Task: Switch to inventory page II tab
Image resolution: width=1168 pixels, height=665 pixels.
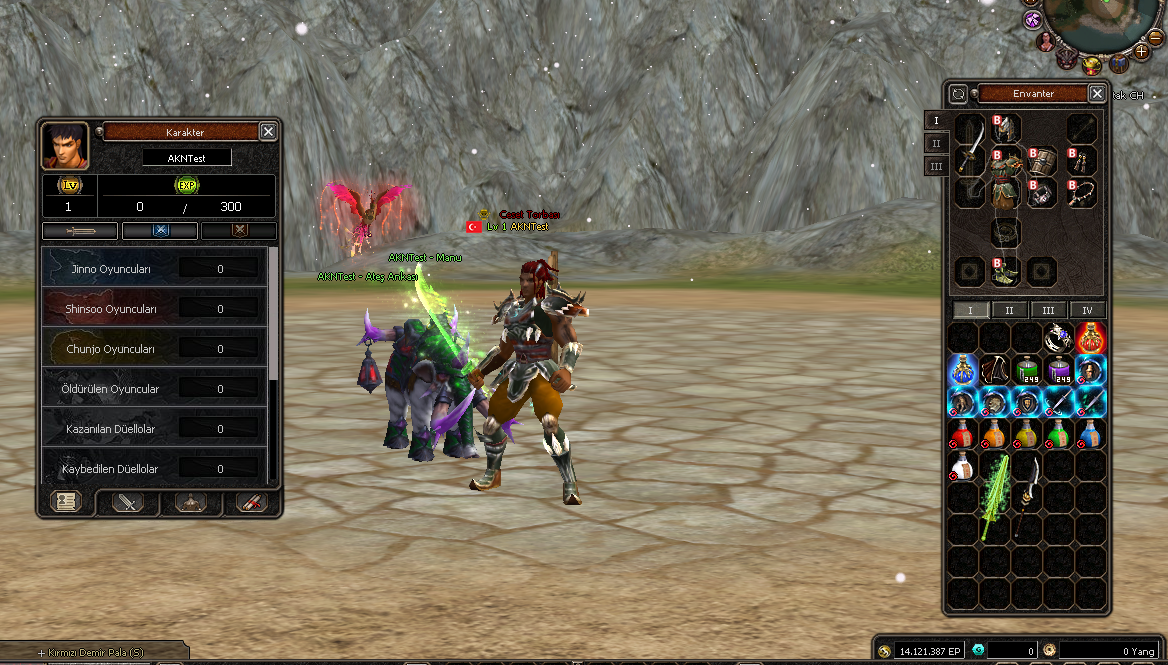Action: (1009, 310)
